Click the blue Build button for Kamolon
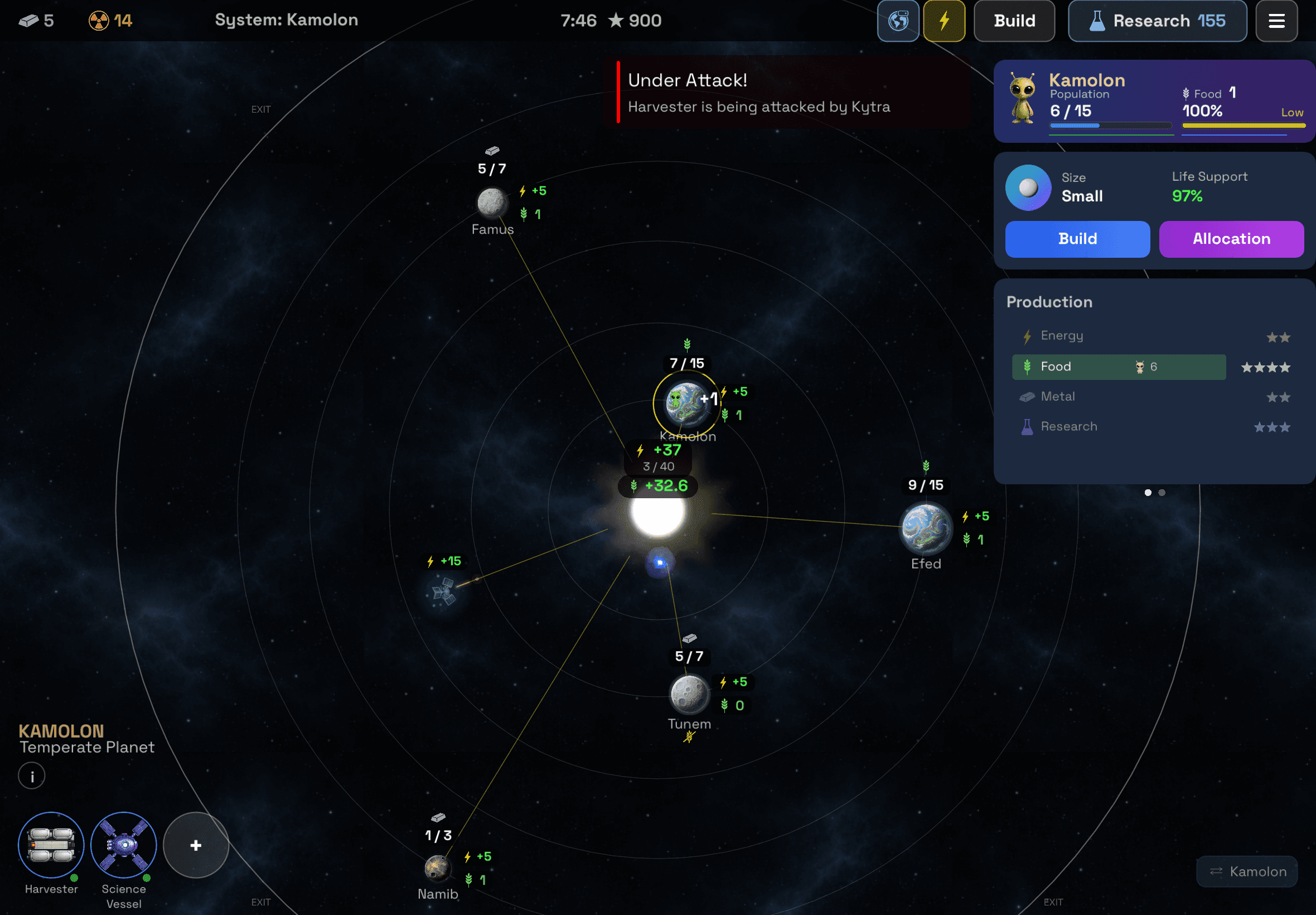 point(1077,239)
